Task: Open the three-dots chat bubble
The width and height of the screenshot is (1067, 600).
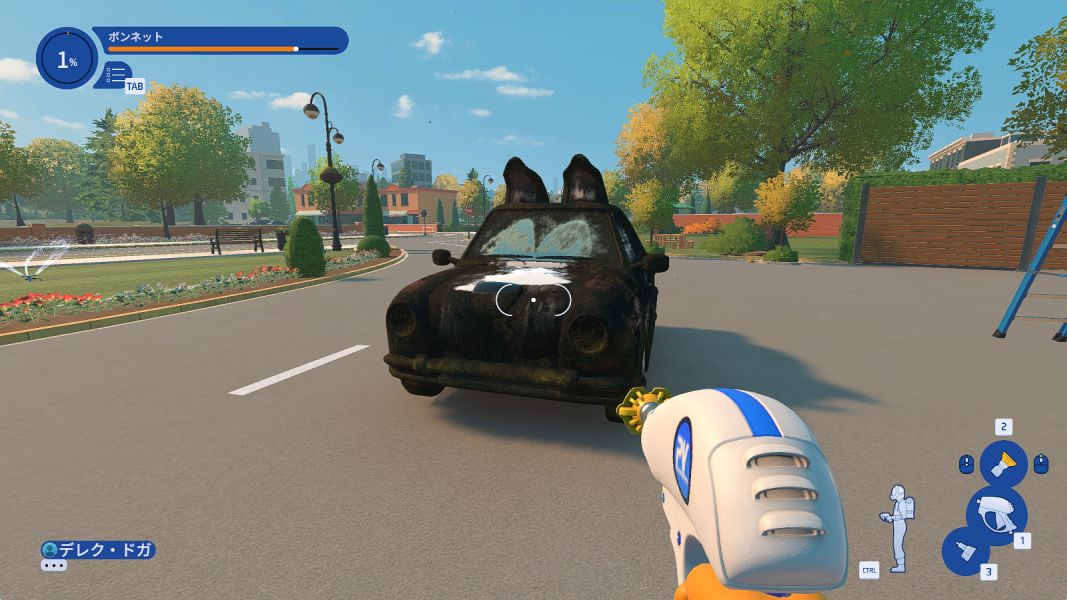Action: [x=53, y=566]
